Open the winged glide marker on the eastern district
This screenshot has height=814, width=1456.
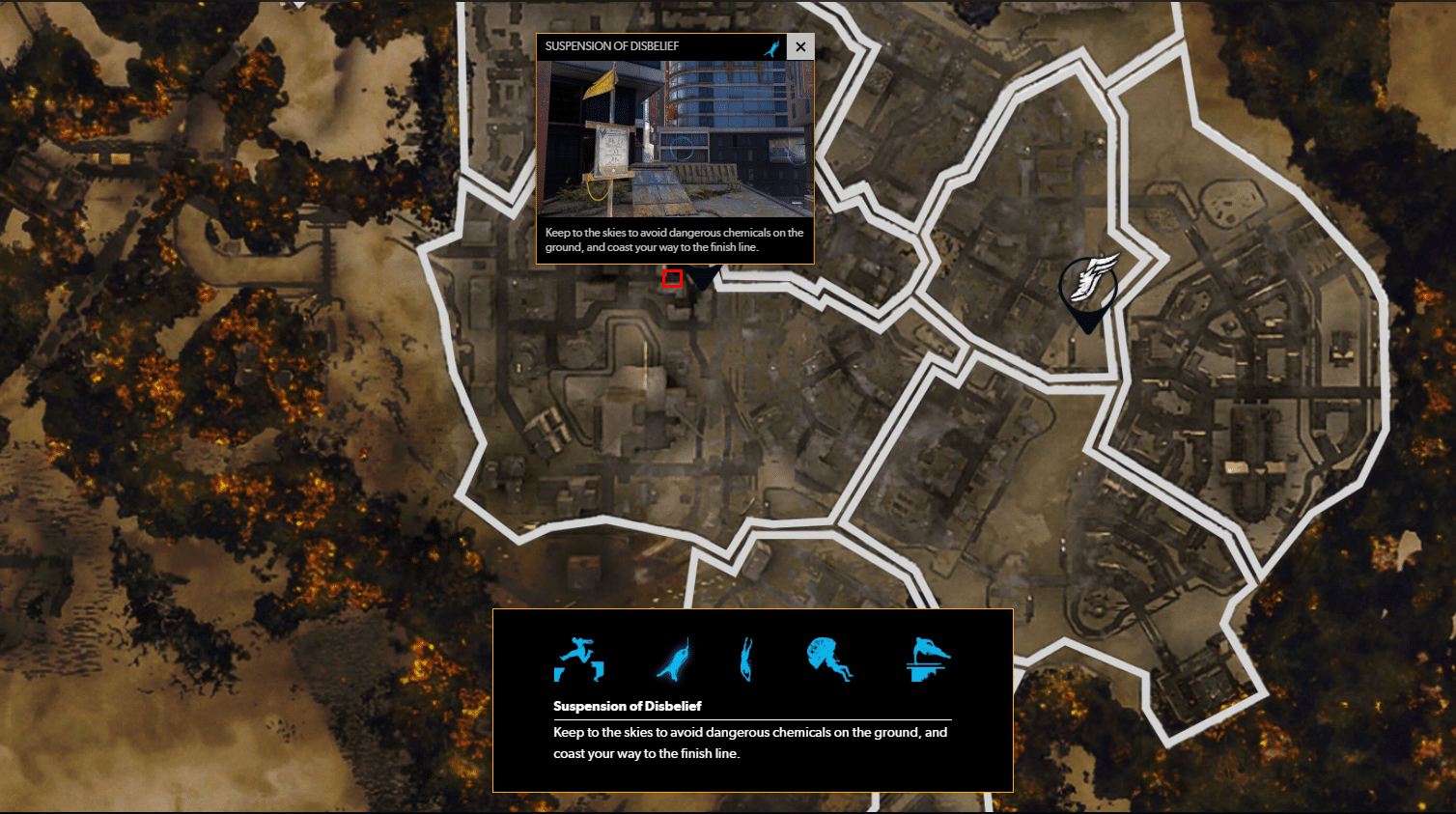[x=1090, y=280]
